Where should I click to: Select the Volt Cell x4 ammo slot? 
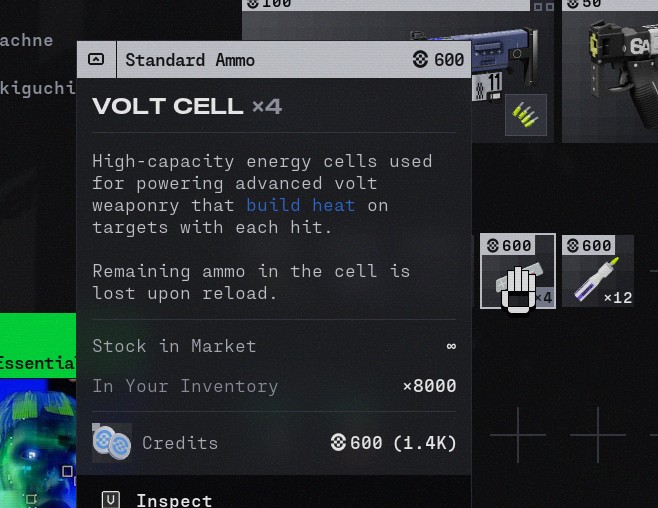pyautogui.click(x=517, y=271)
